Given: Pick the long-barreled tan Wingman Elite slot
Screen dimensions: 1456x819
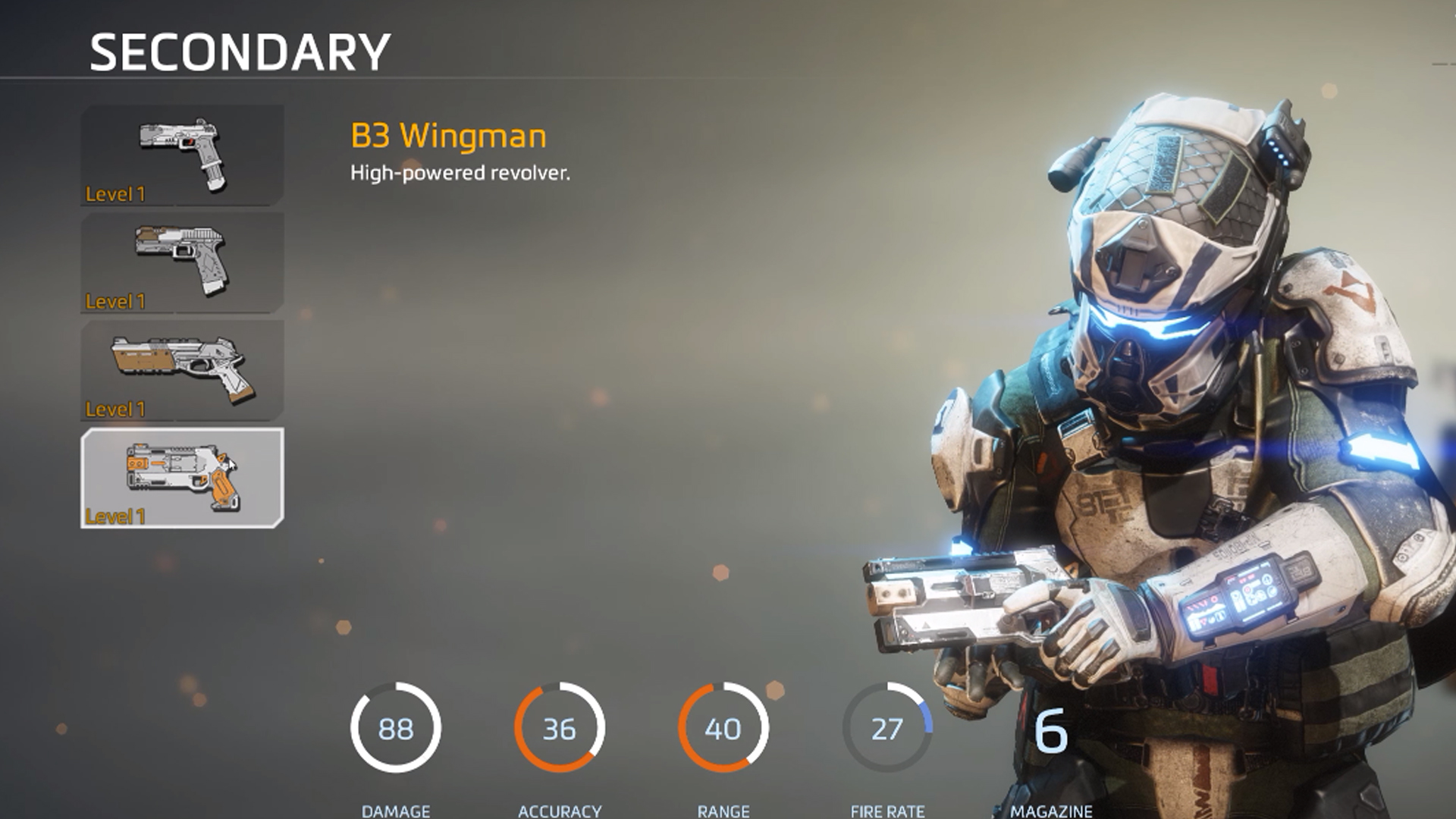Looking at the screenshot, I should [182, 370].
